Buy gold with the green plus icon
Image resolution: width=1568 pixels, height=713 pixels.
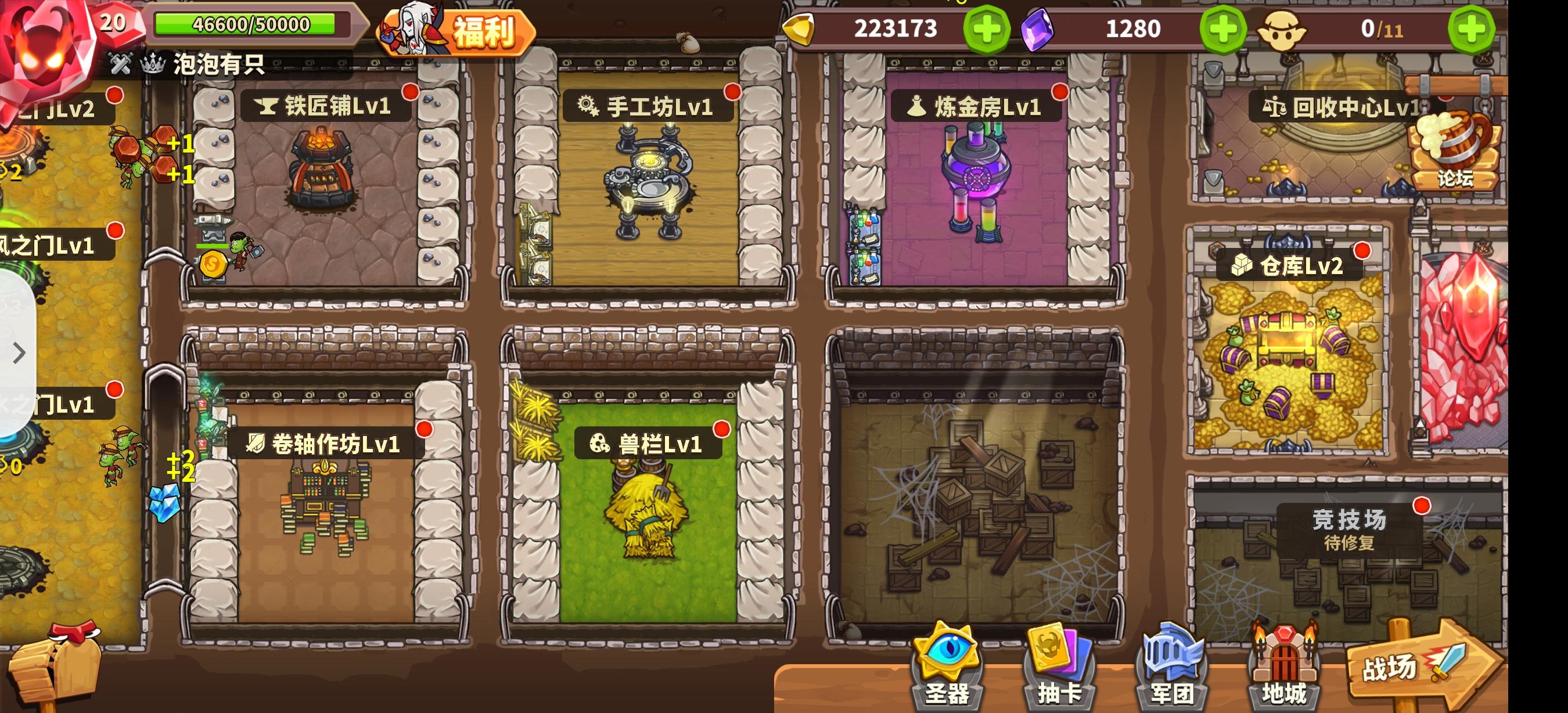coord(986,28)
